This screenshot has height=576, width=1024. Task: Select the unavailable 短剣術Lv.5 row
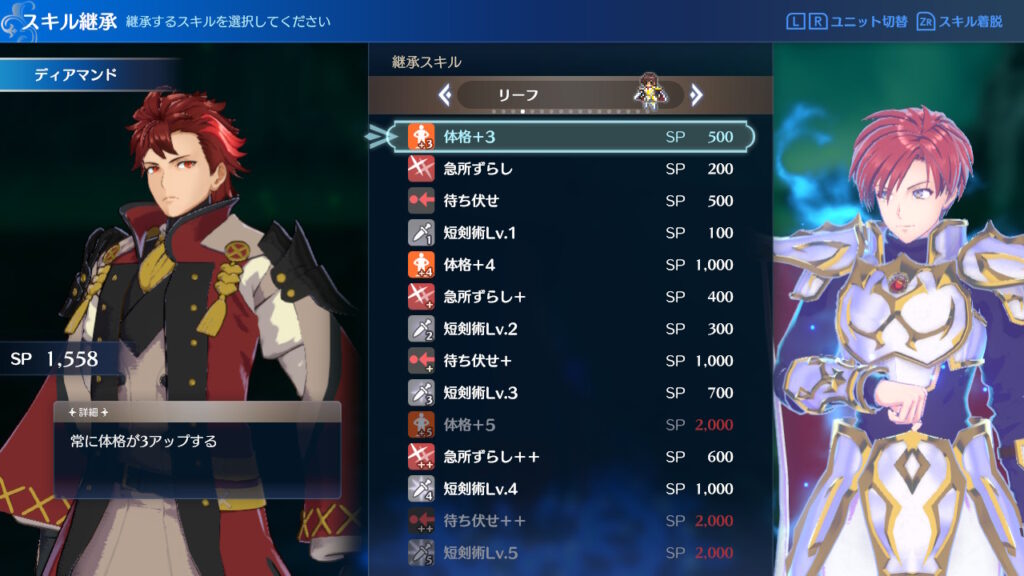click(x=570, y=553)
